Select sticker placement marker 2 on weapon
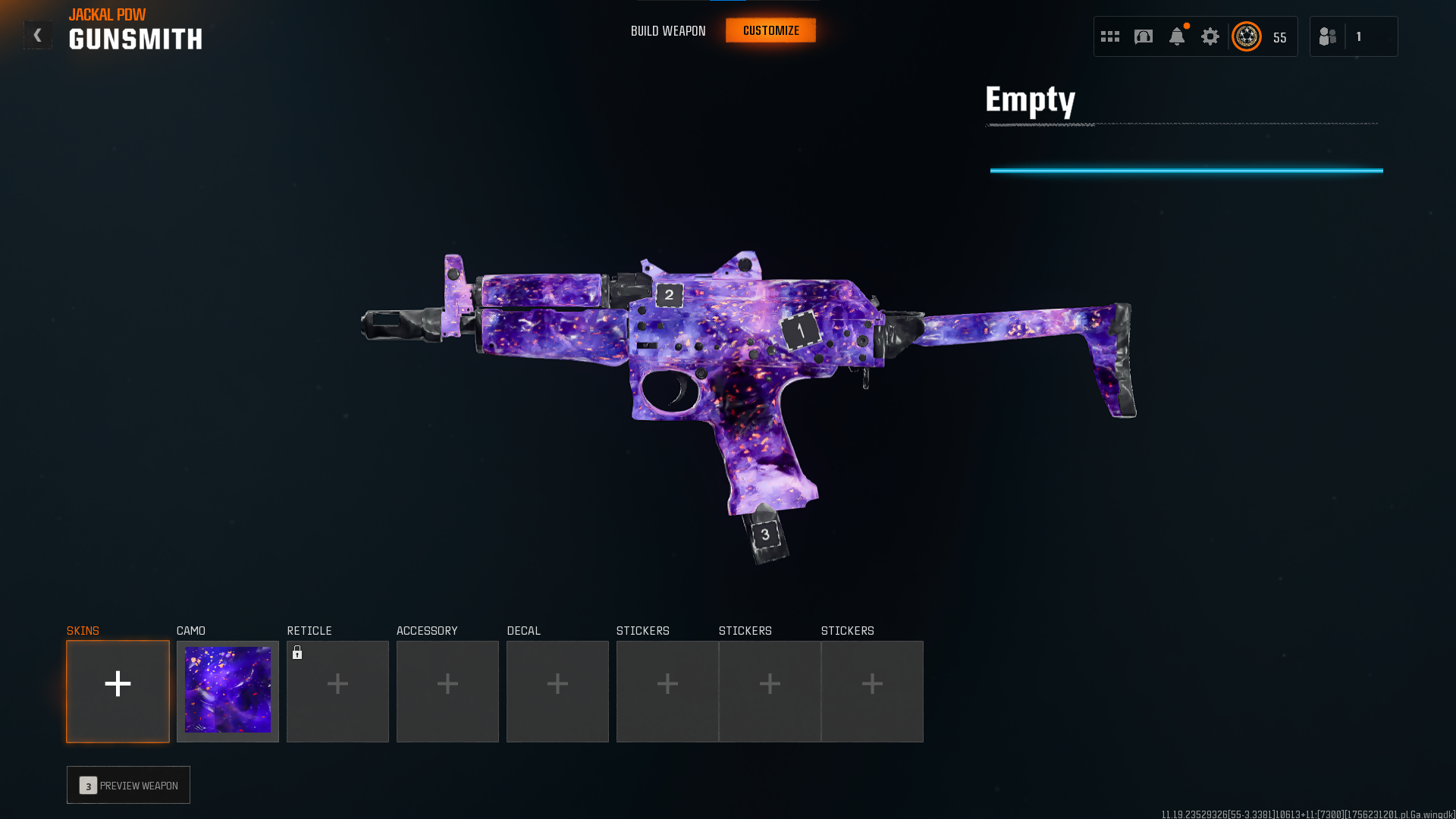Viewport: 1456px width, 819px height. [x=669, y=295]
